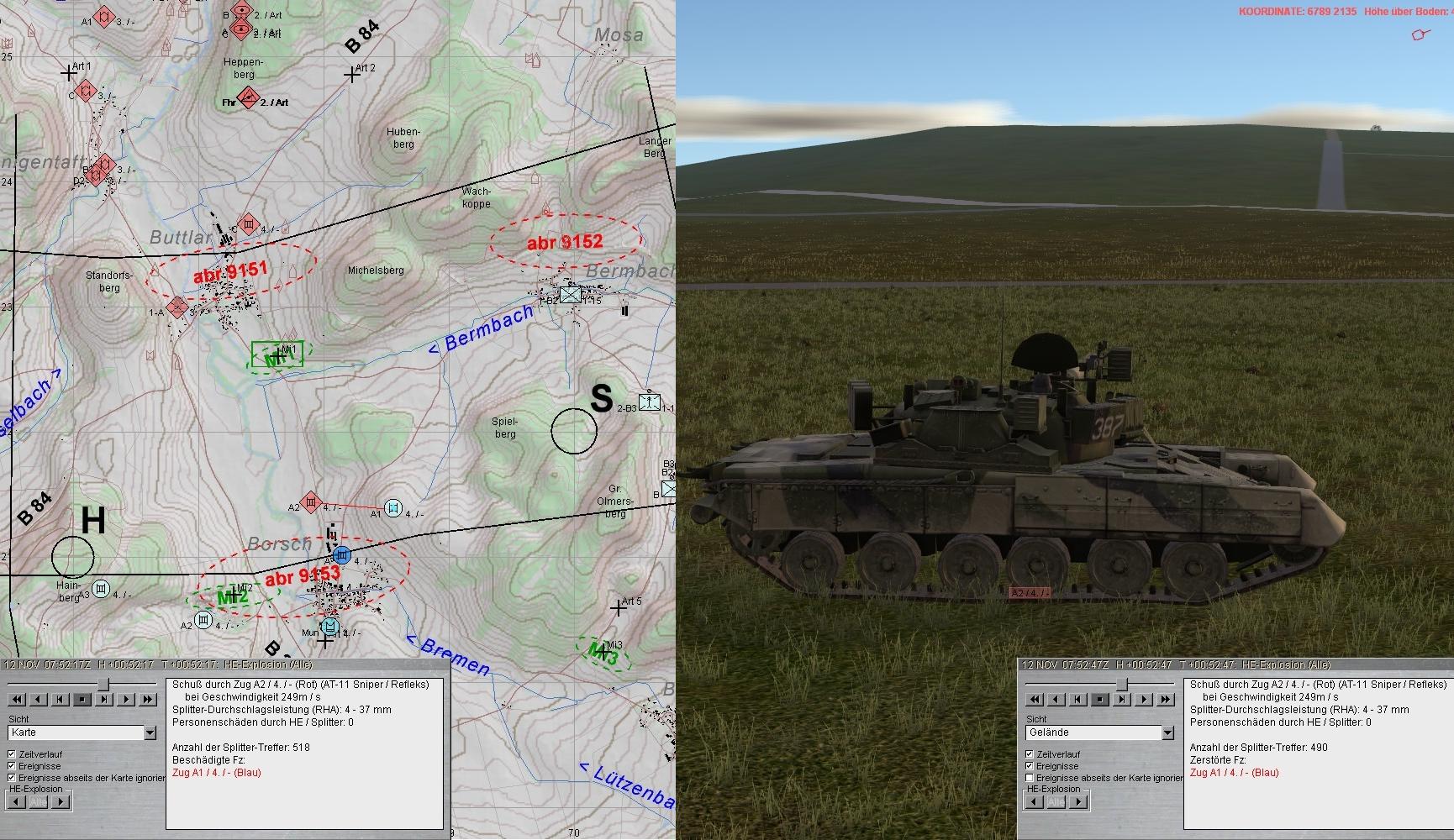Open the Sicht dropdown showing Karte
The height and width of the screenshot is (840, 1454).
(150, 733)
